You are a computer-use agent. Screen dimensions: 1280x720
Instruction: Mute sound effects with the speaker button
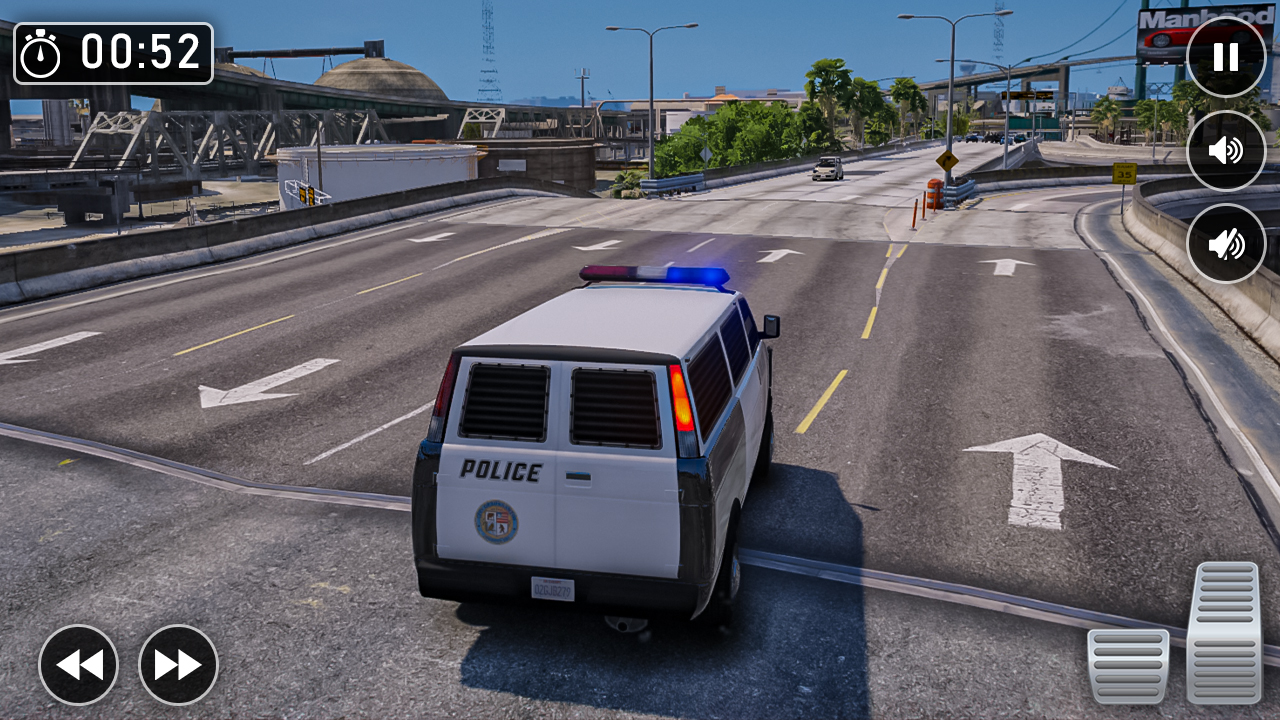(1226, 152)
